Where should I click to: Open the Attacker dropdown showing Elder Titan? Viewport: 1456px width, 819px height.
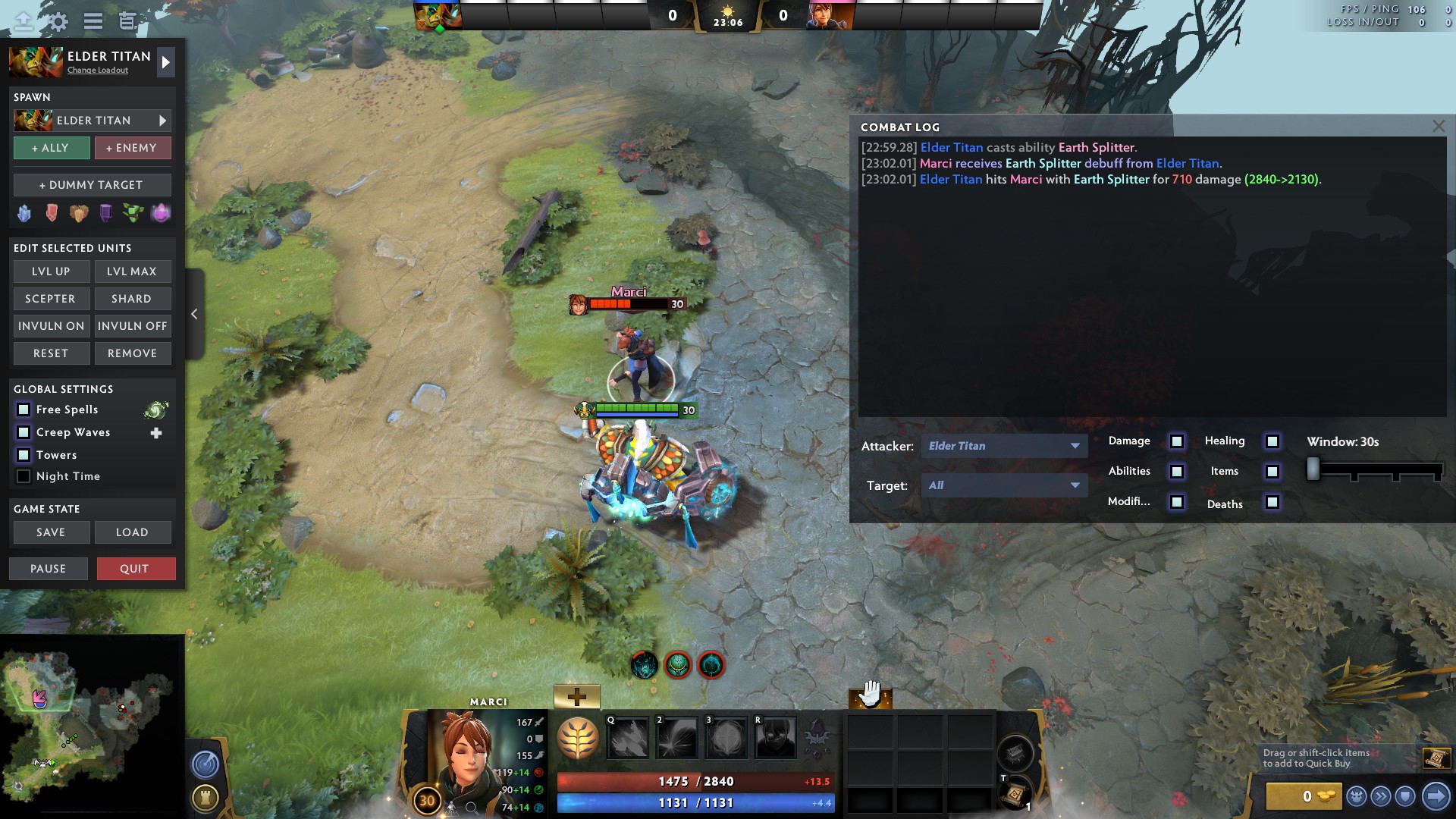coord(1004,446)
